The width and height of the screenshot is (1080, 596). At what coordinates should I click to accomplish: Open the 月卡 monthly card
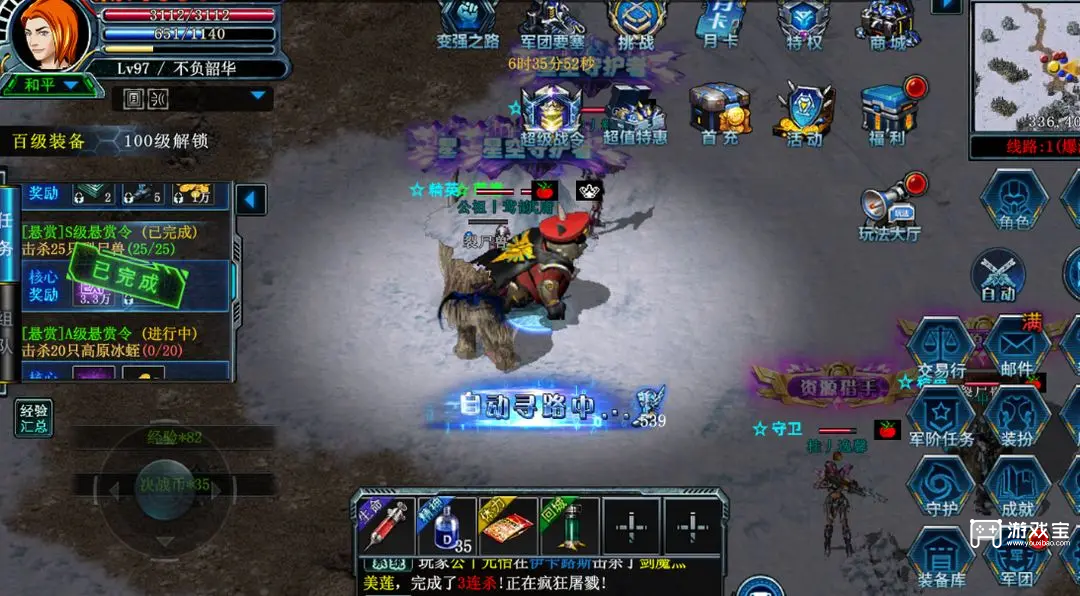pyautogui.click(x=720, y=22)
